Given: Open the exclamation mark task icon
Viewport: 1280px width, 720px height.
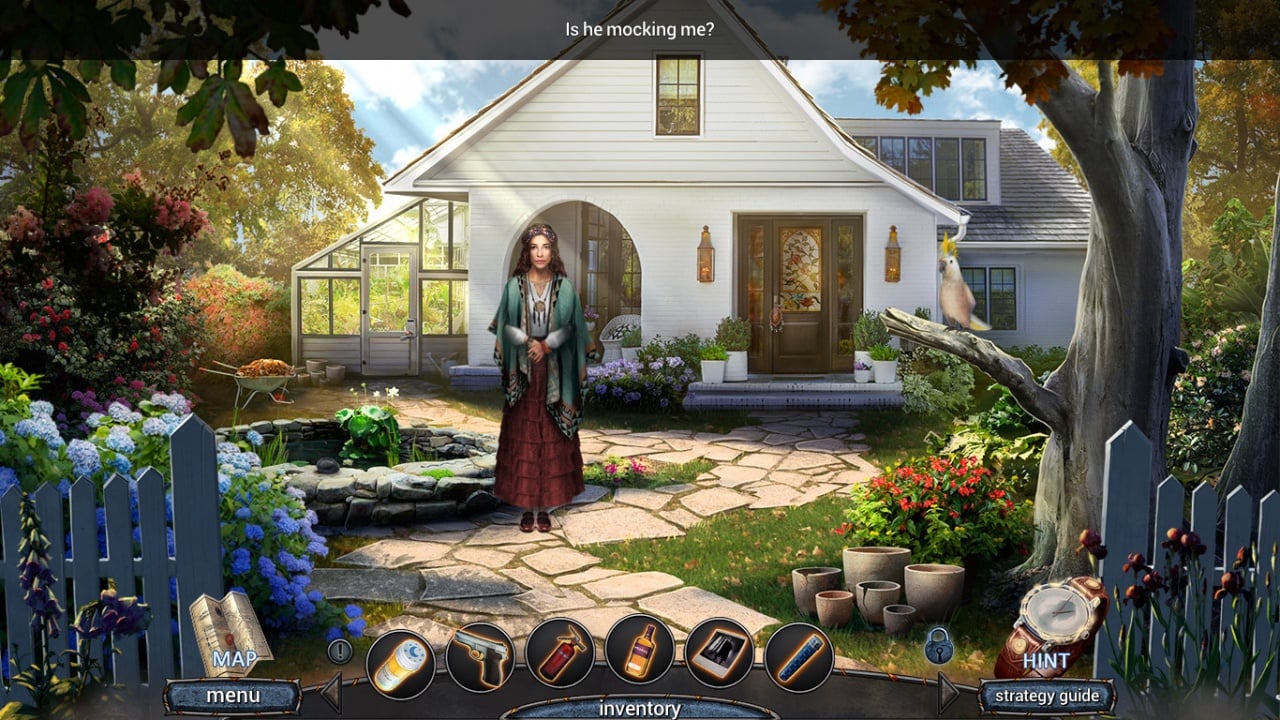Looking at the screenshot, I should (x=340, y=652).
